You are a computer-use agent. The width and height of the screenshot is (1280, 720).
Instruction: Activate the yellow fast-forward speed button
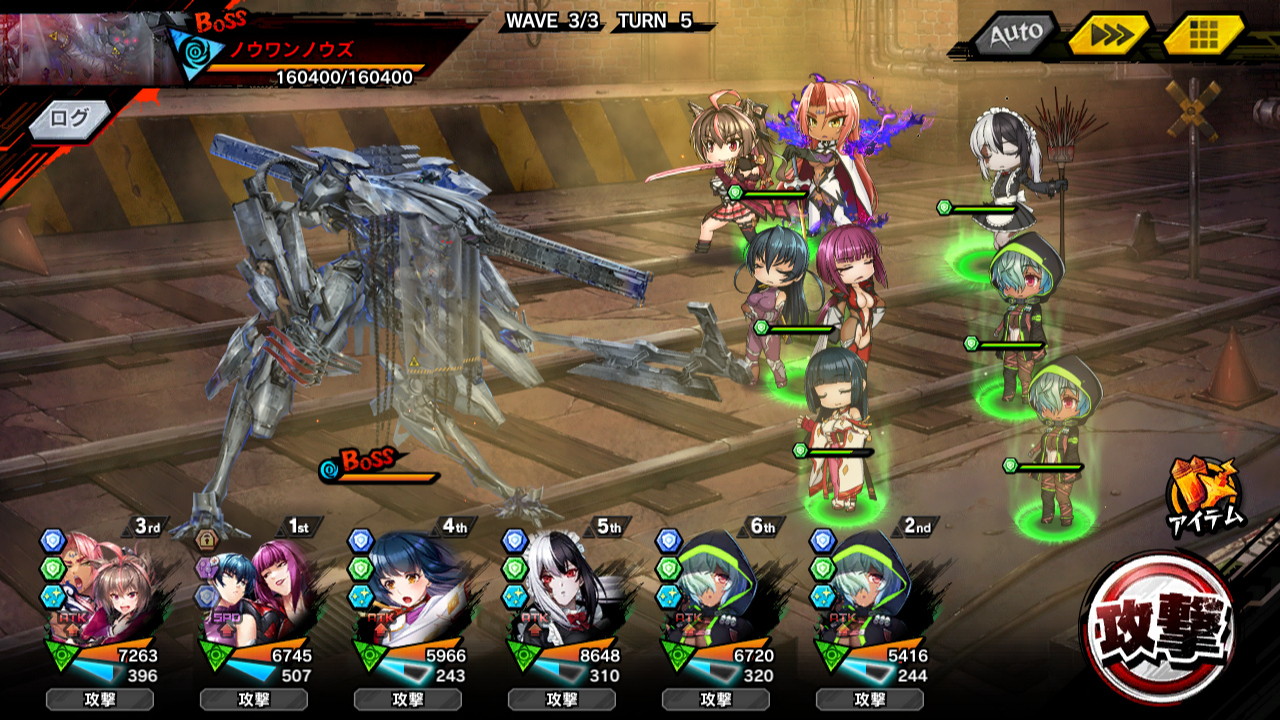[1109, 36]
